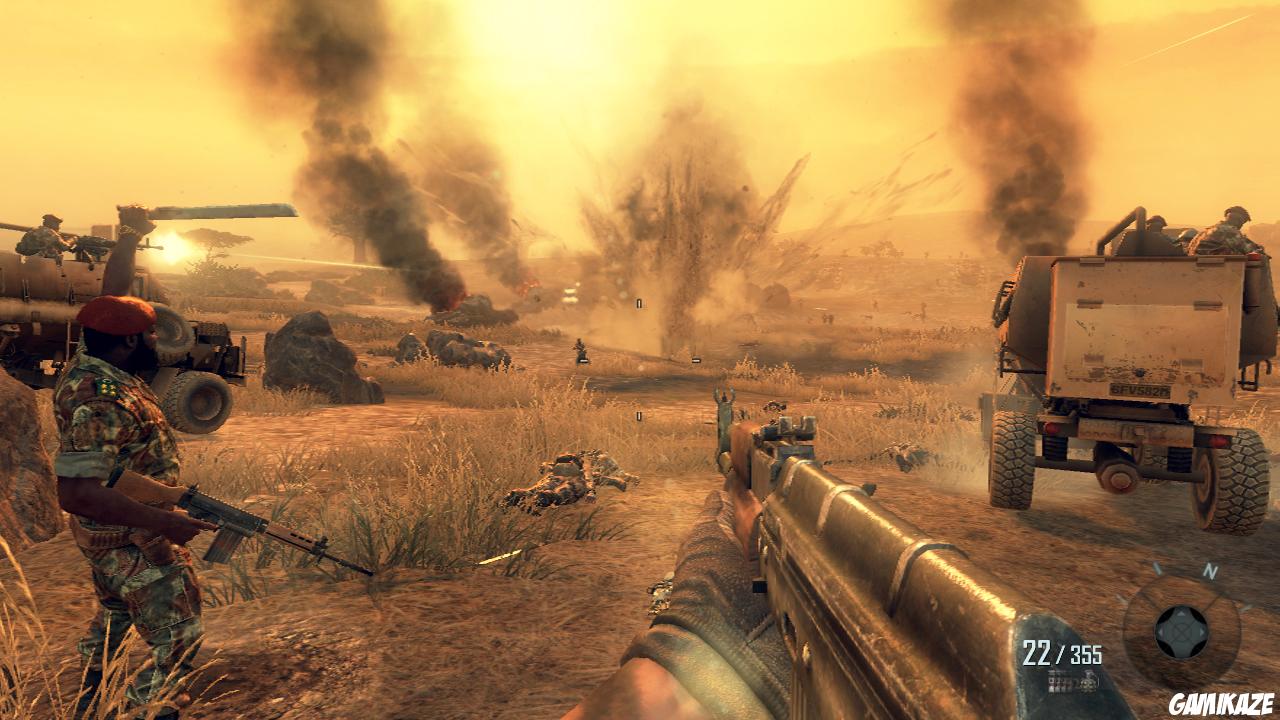This screenshot has height=720, width=1280.
Task: Click the tactical equipment icon beside grenade count
Action: pos(1057,681)
